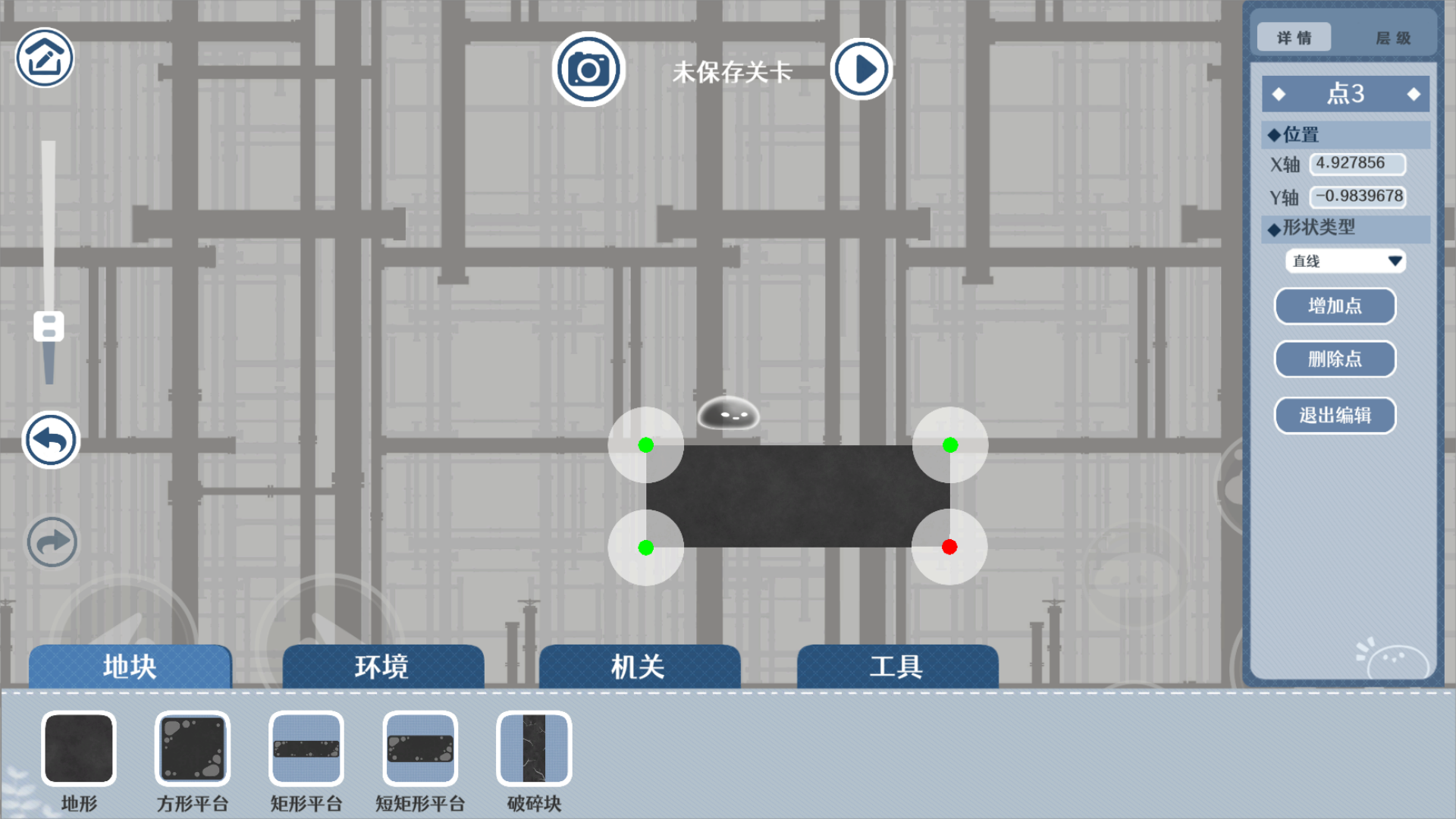Open the 直线 shape type dropdown
This screenshot has height=819, width=1456.
point(1345,261)
